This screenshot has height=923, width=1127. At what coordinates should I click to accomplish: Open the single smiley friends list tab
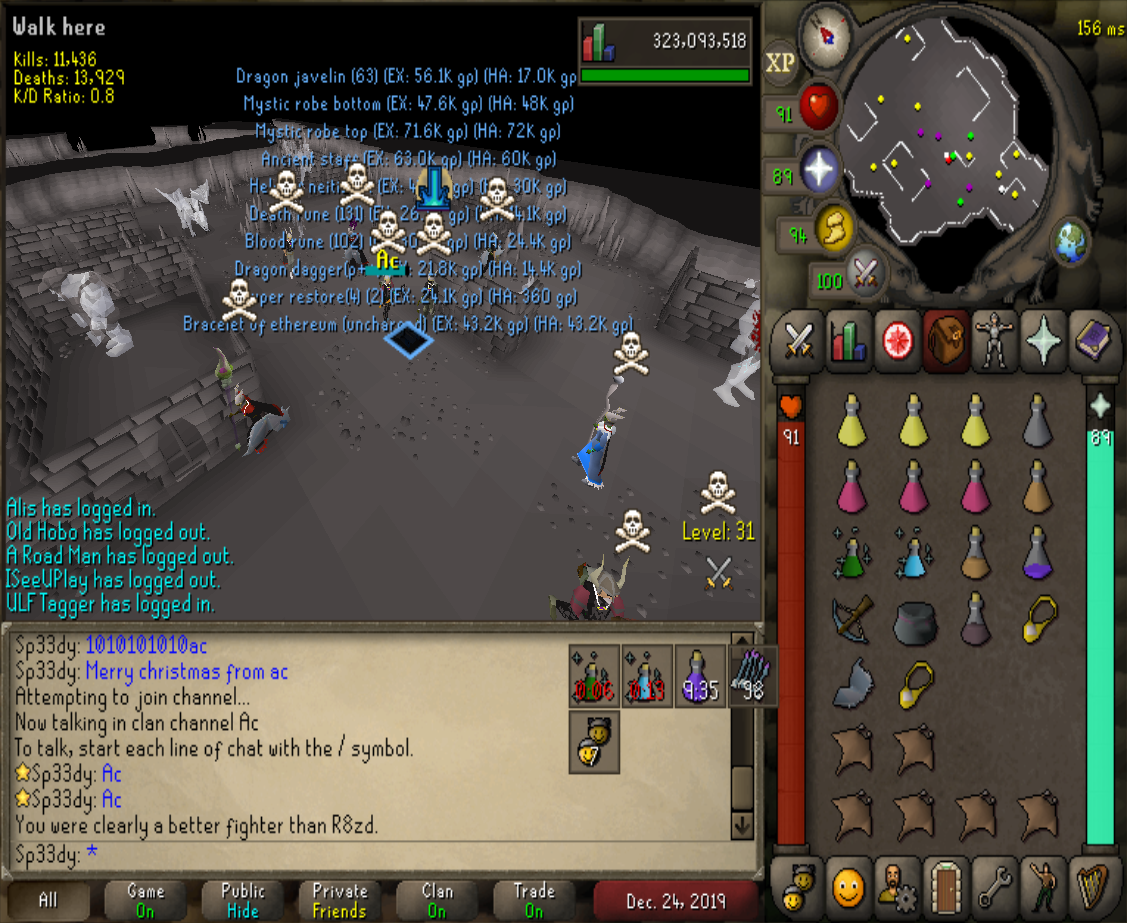[x=847, y=884]
